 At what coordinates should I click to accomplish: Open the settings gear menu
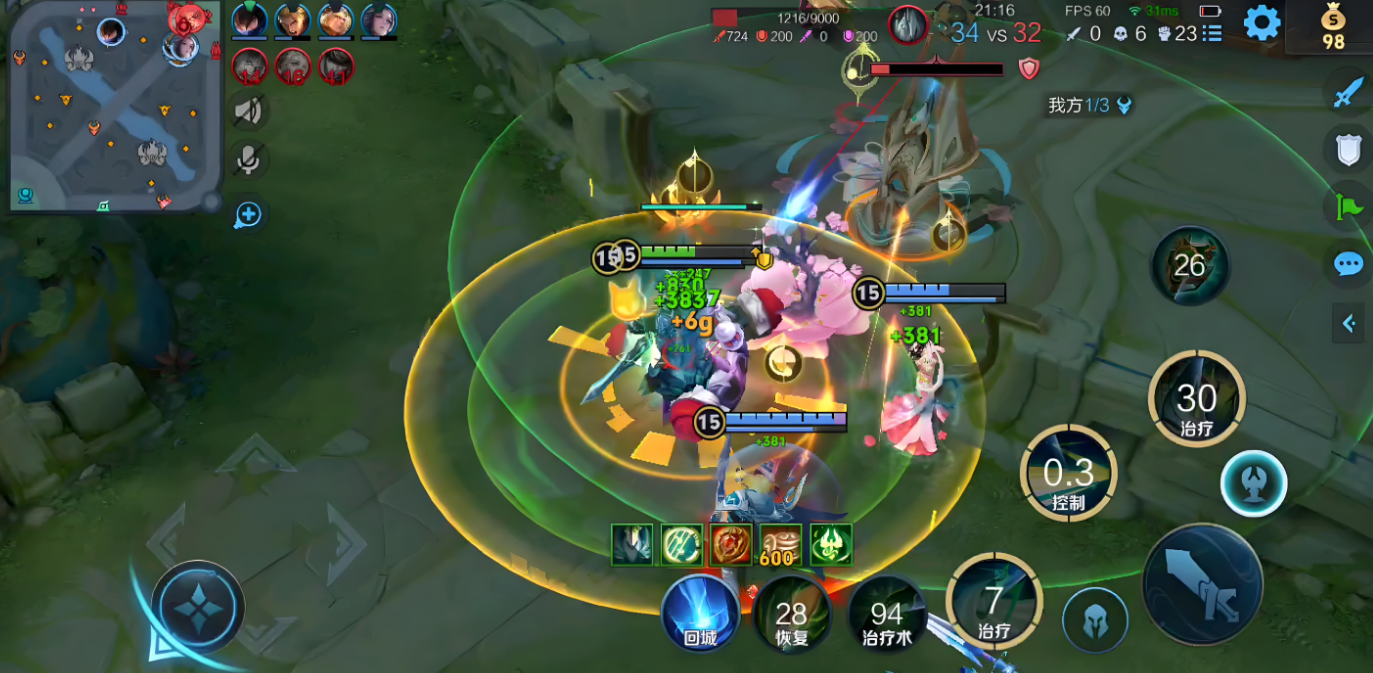[1262, 22]
